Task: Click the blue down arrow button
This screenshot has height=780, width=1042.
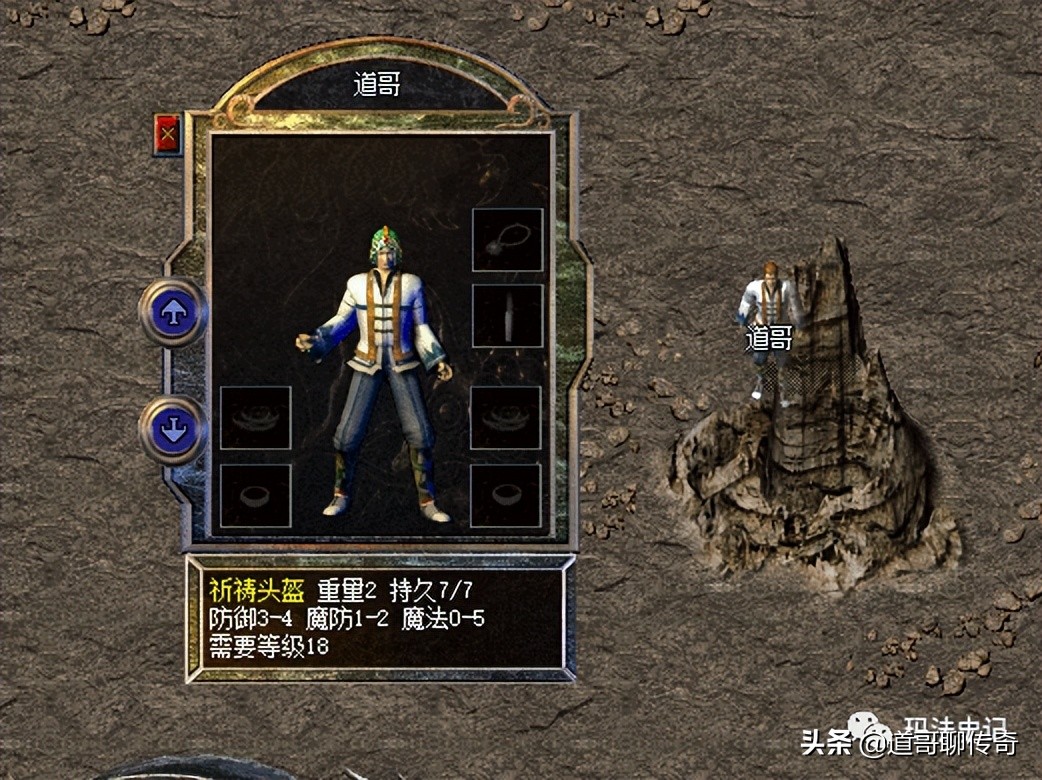Action: [174, 430]
